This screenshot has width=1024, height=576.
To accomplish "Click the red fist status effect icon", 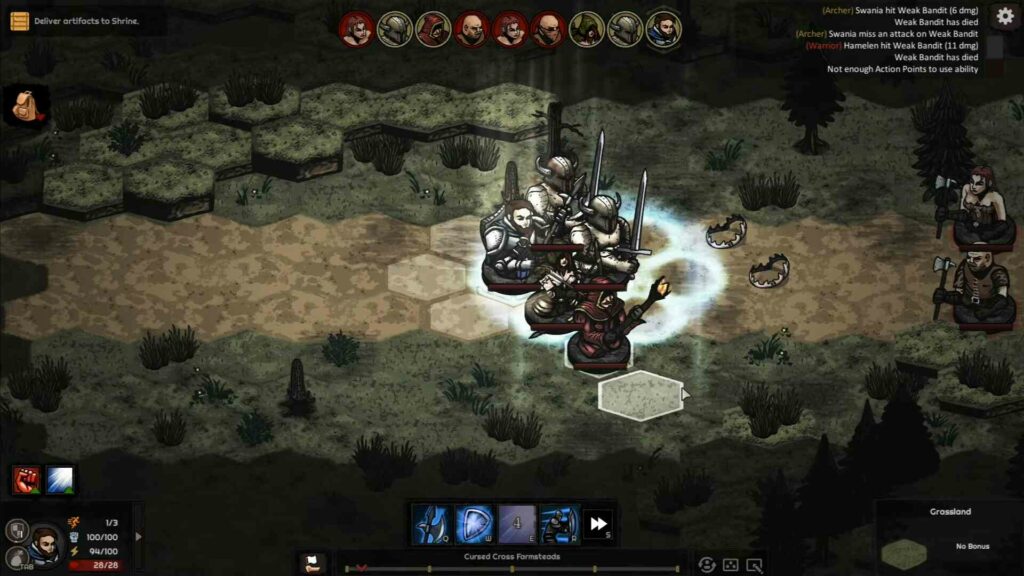I will coord(27,479).
